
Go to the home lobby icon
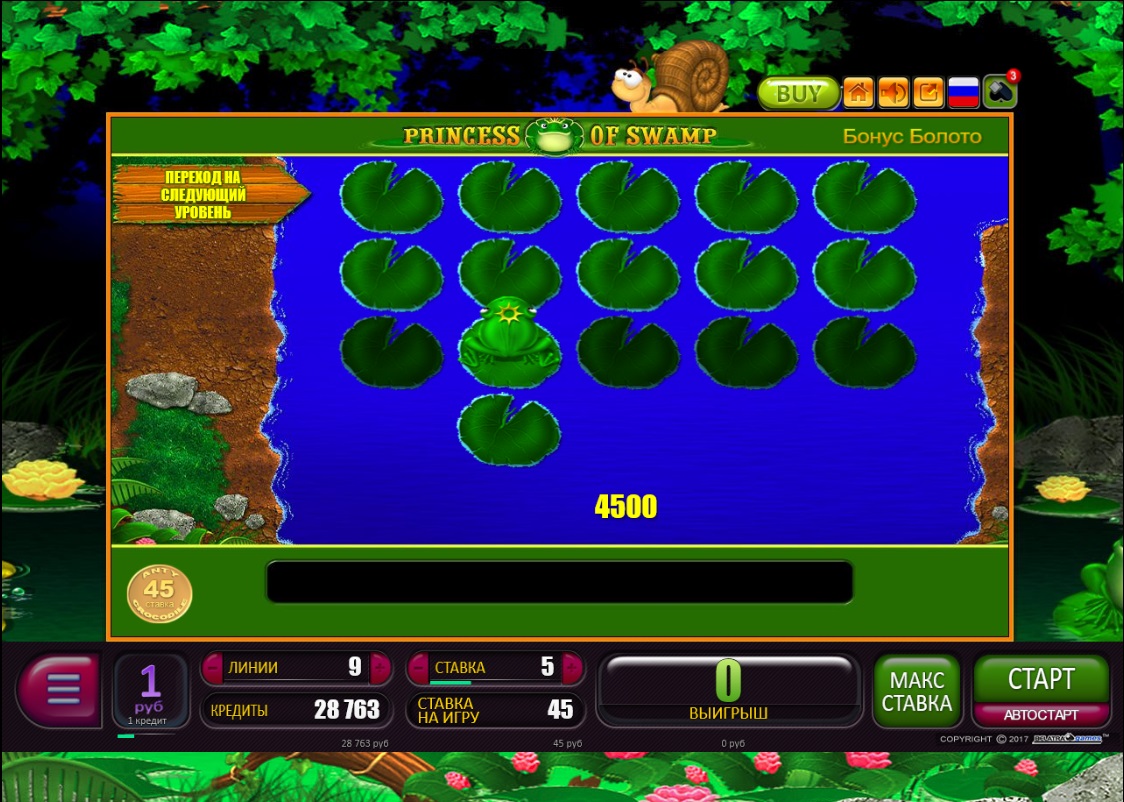point(858,93)
